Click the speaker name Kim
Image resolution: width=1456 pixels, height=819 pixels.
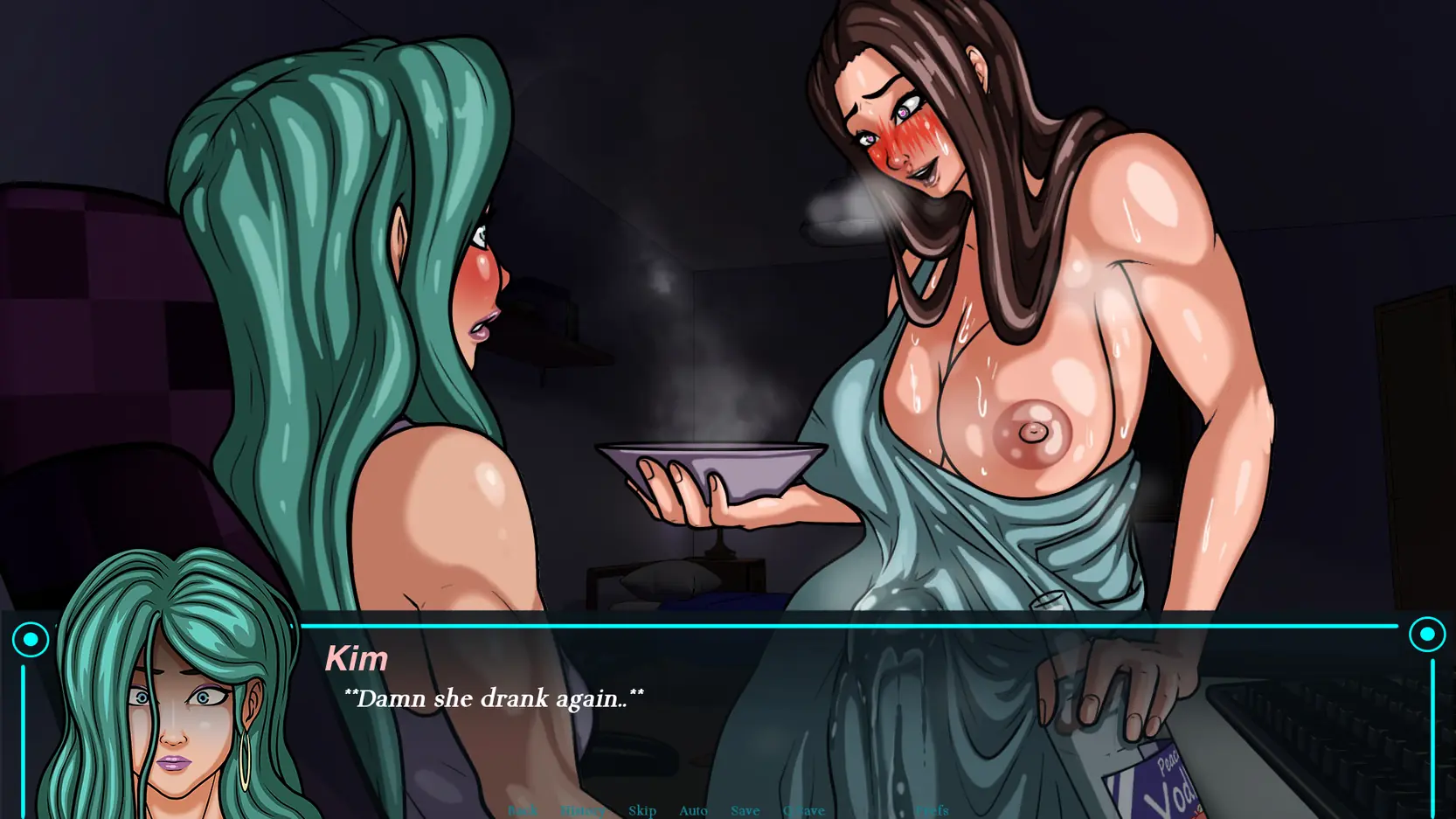pos(358,658)
